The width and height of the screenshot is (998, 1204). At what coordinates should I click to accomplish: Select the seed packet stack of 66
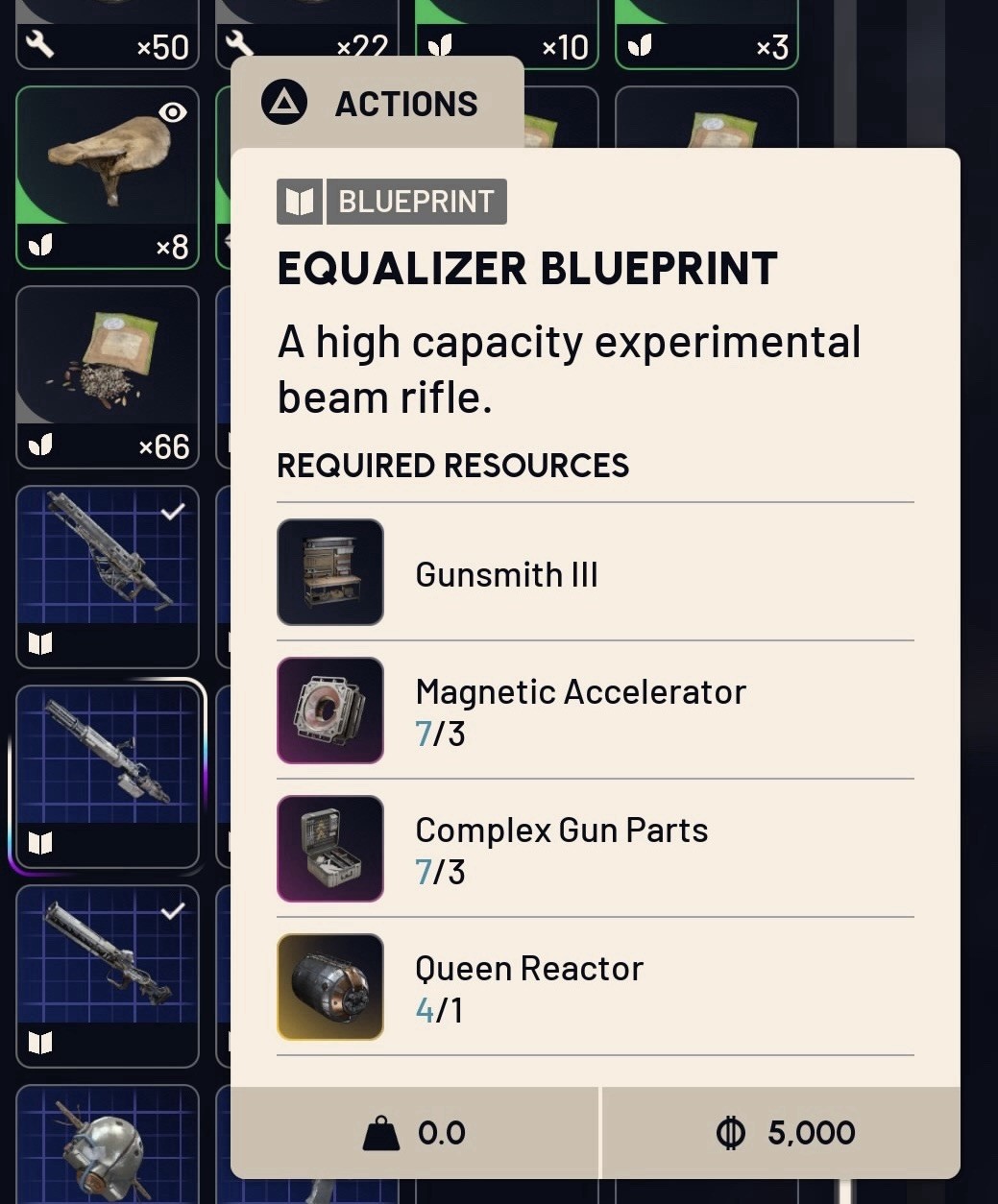108,377
